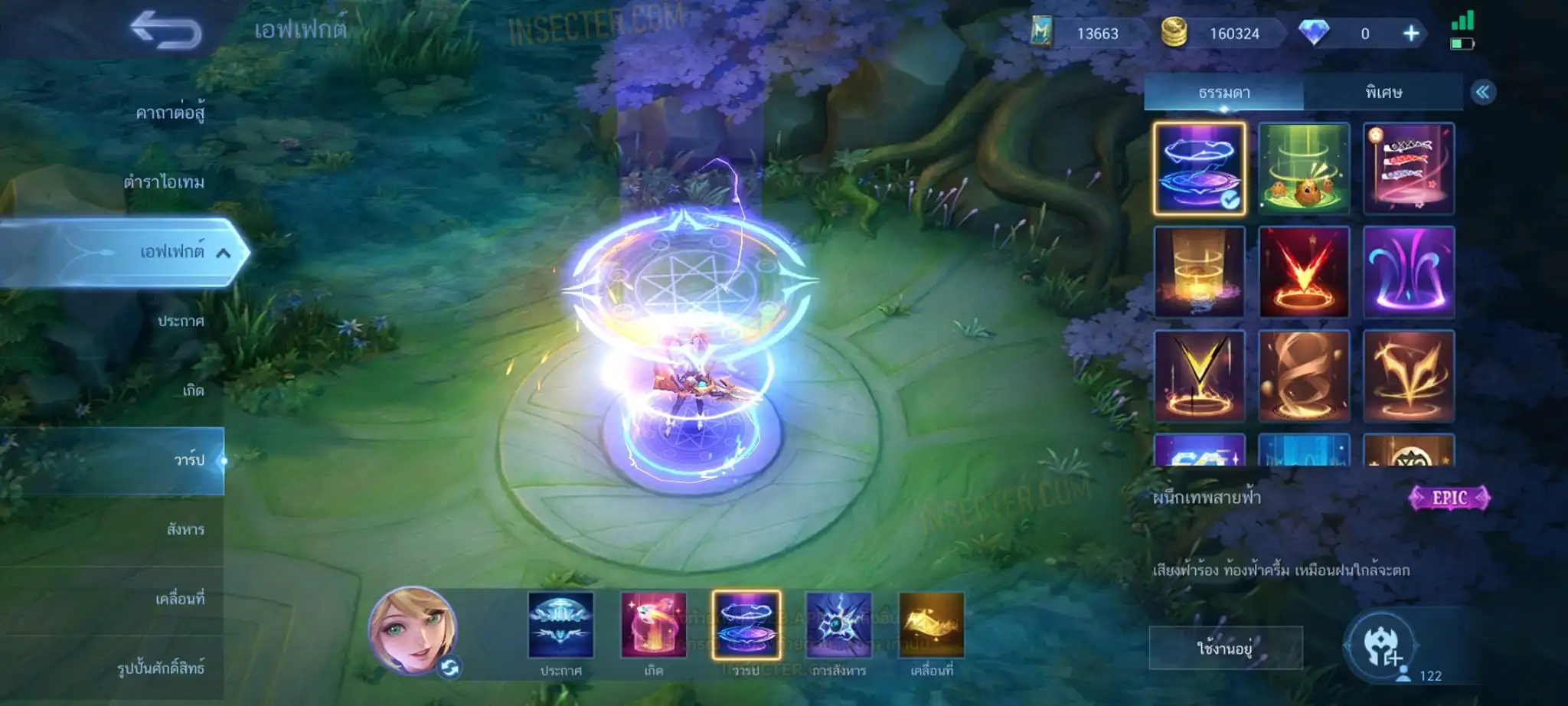Viewport: 1568px width, 706px height.
Task: Switch to the พิเศษ tab
Action: point(1383,93)
